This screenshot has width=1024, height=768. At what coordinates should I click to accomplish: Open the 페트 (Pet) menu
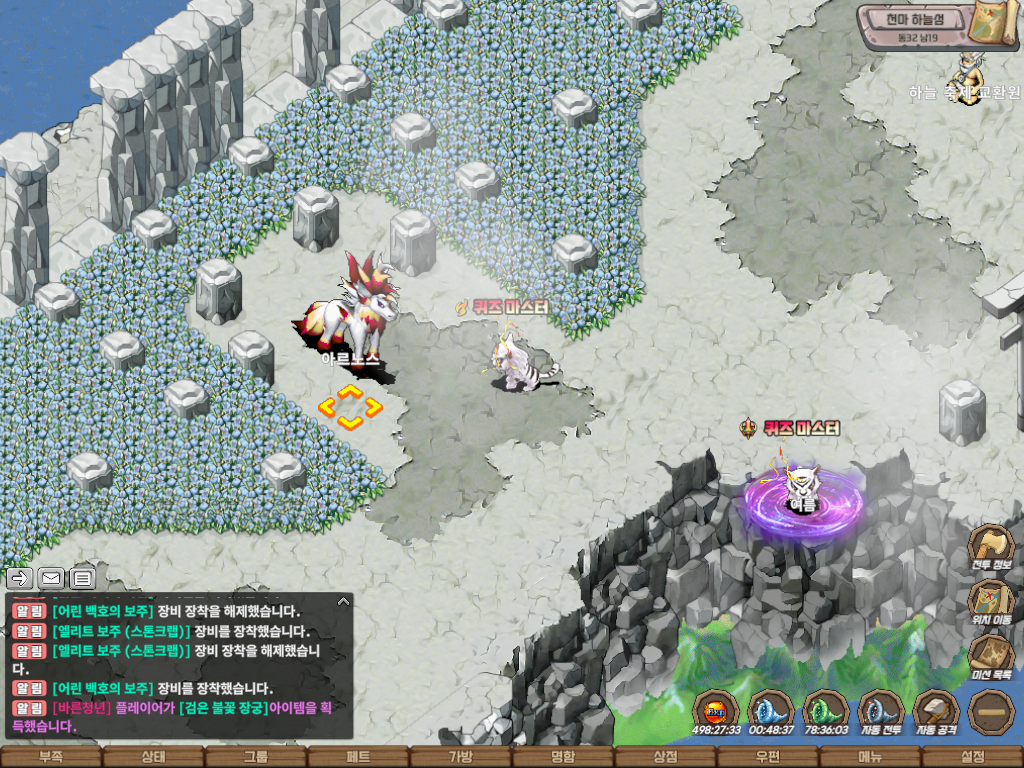[358, 757]
